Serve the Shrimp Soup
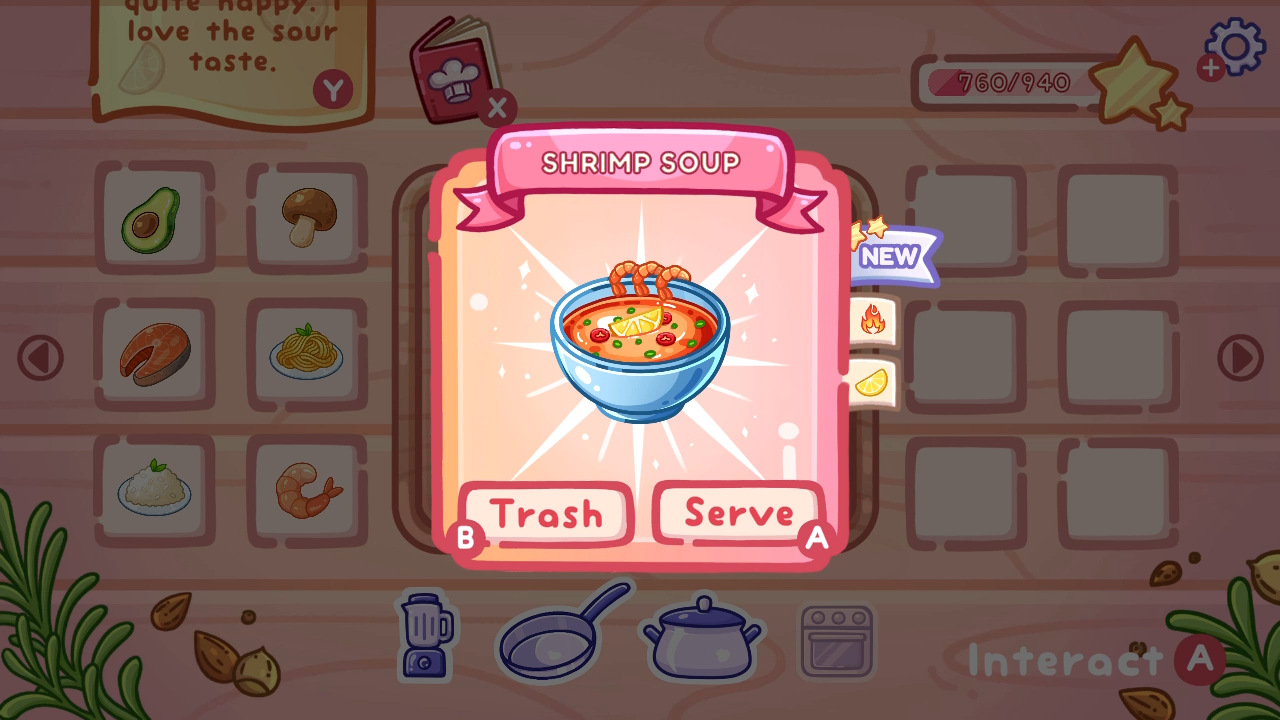This screenshot has width=1280, height=720. coord(737,514)
